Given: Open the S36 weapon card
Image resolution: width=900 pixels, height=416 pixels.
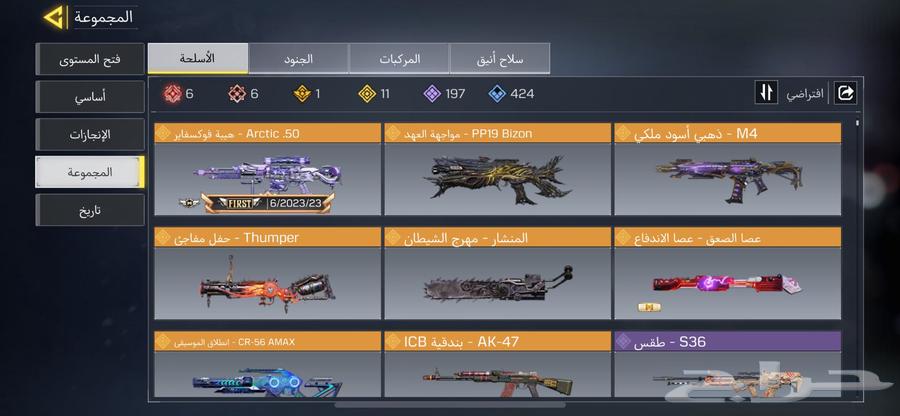Looking at the screenshot, I should tap(727, 375).
